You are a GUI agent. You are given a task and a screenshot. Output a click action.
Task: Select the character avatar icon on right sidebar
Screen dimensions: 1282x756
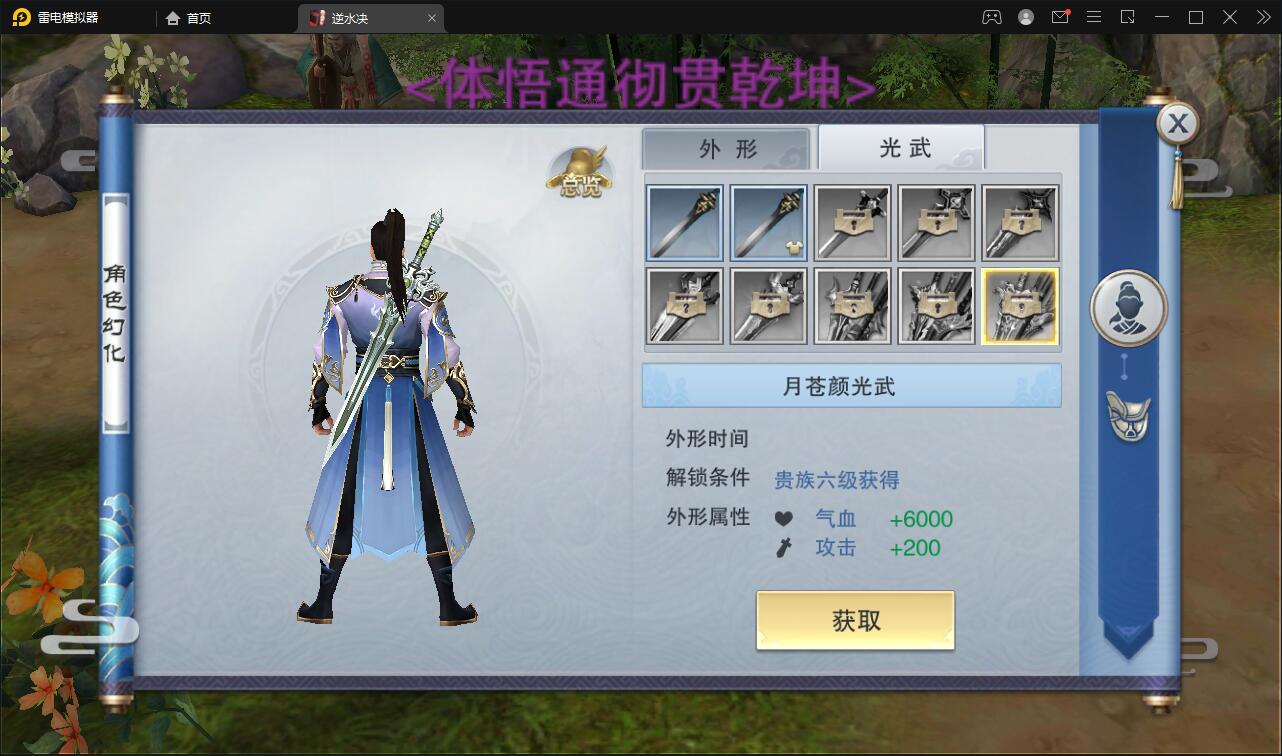[1128, 307]
